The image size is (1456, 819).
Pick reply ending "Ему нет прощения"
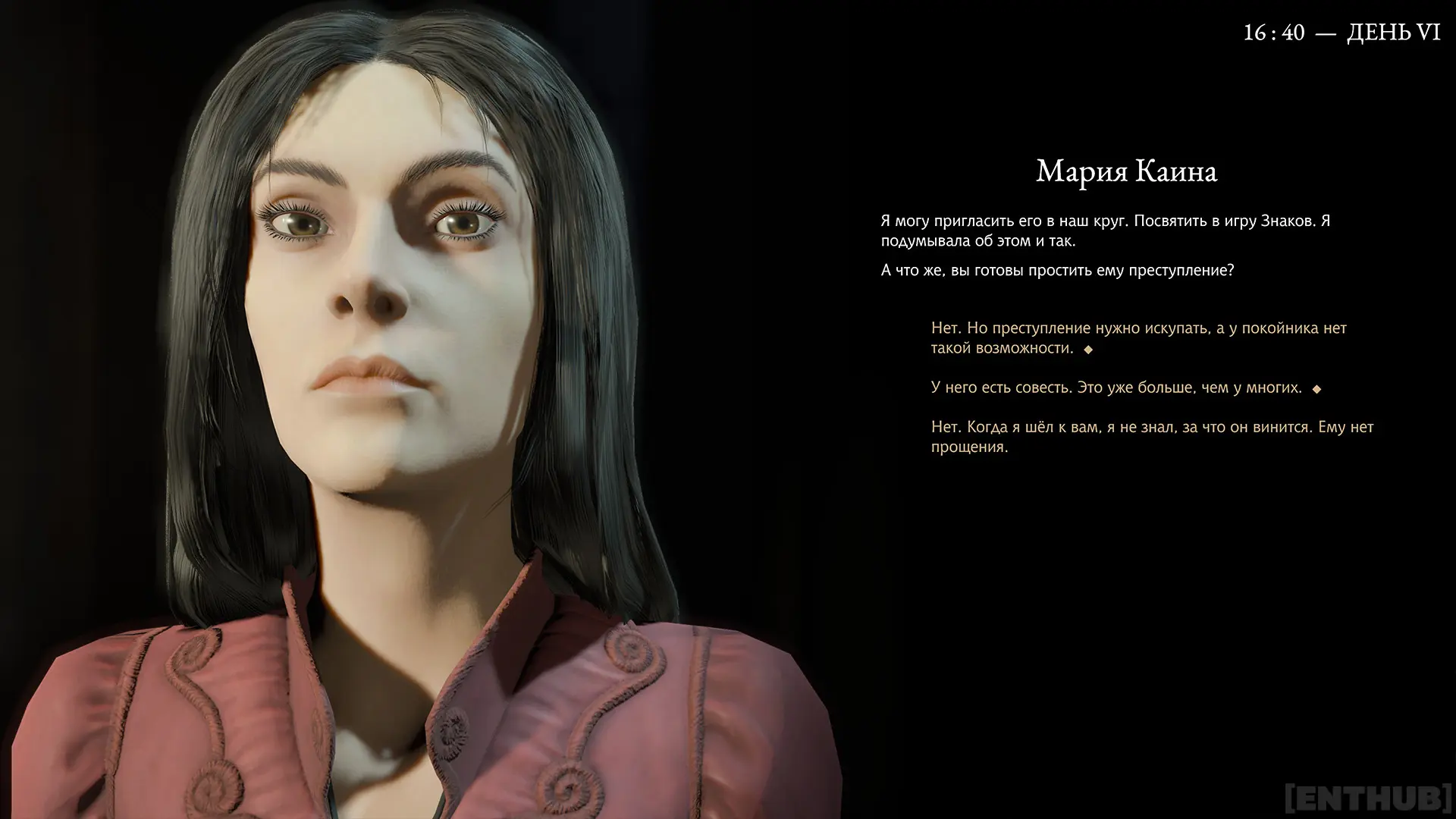(x=1151, y=437)
